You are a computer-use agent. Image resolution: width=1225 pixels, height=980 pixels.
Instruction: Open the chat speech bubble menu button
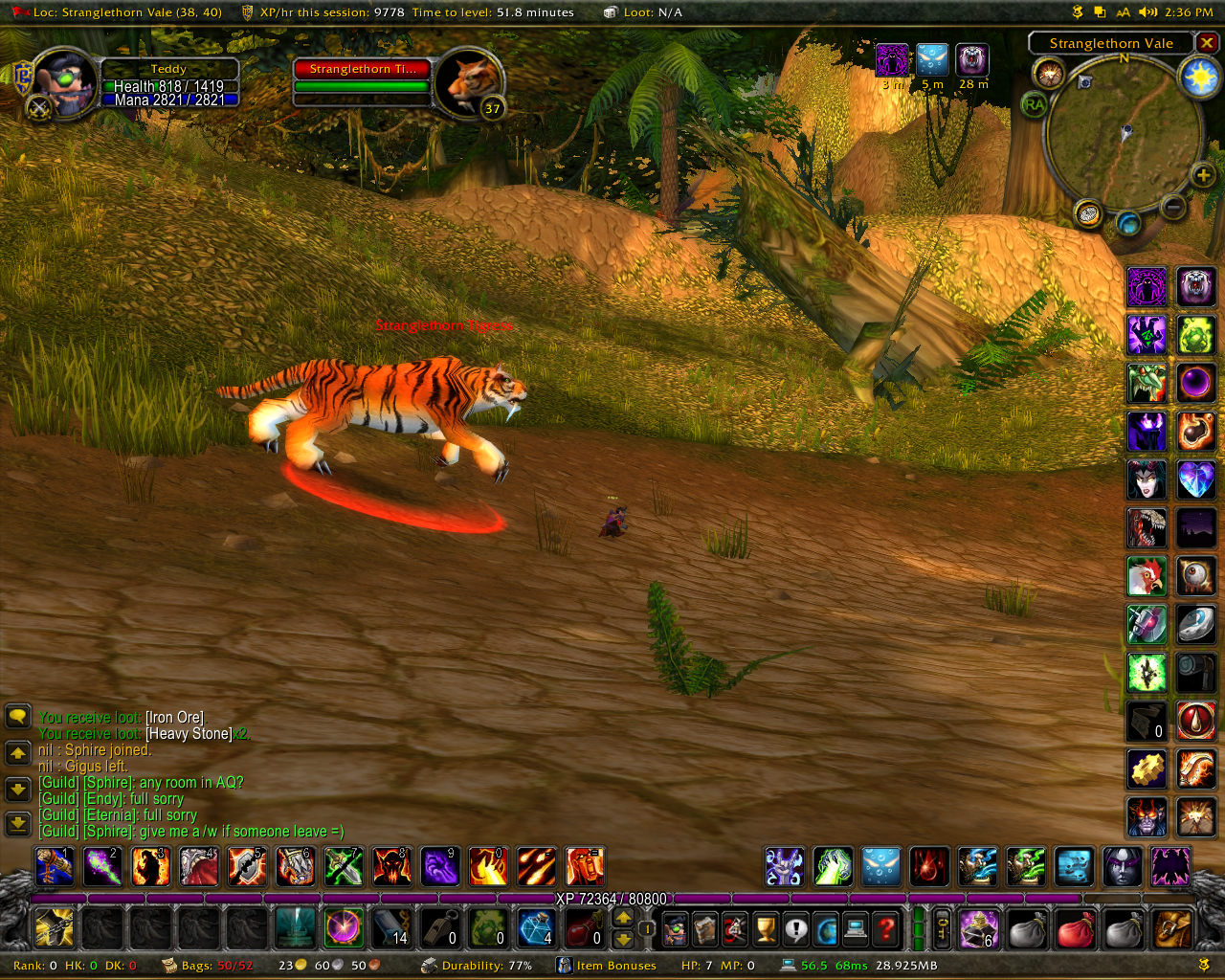pyautogui.click(x=18, y=716)
